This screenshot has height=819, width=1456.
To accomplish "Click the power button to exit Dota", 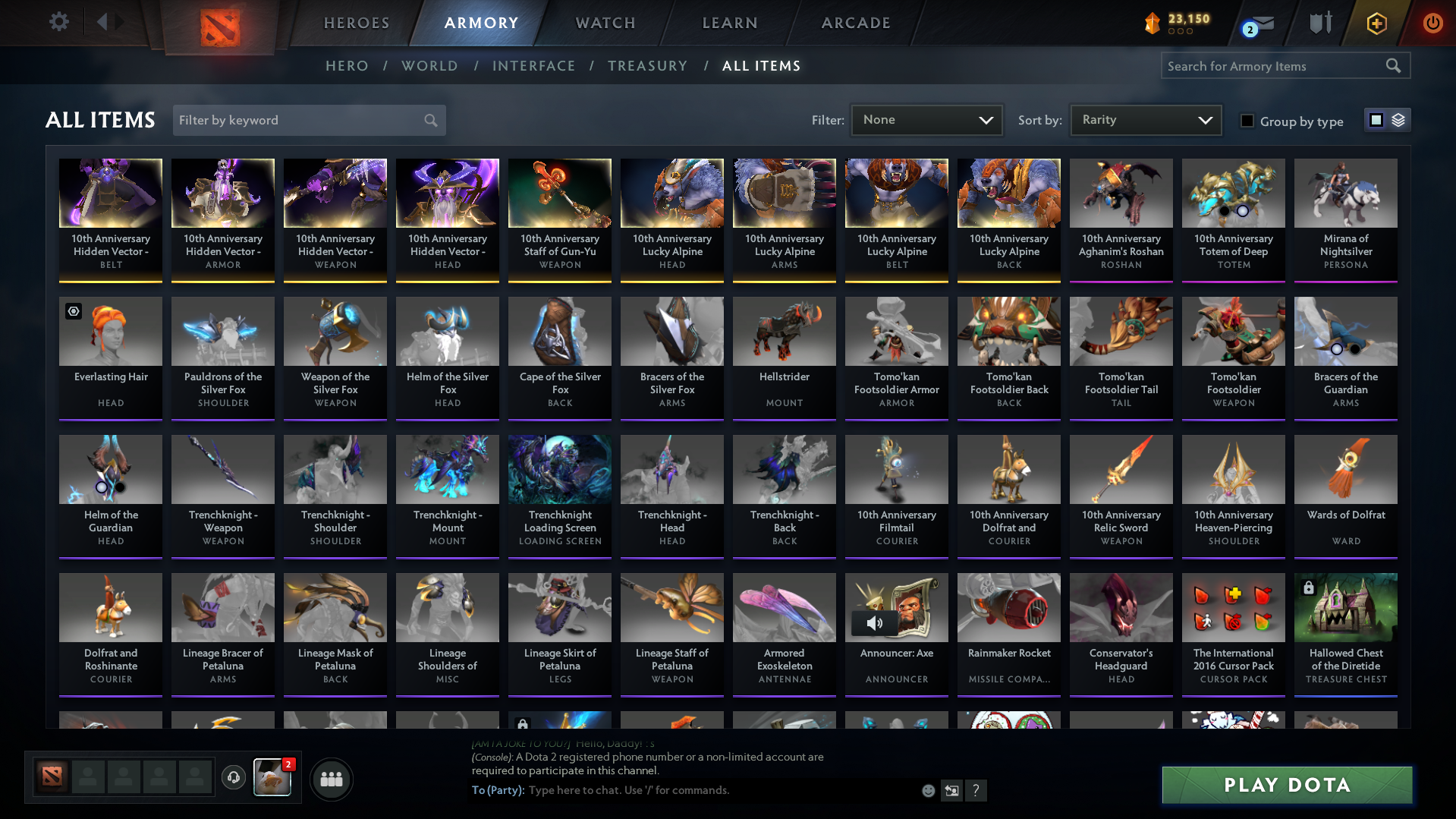I will coord(1432,23).
